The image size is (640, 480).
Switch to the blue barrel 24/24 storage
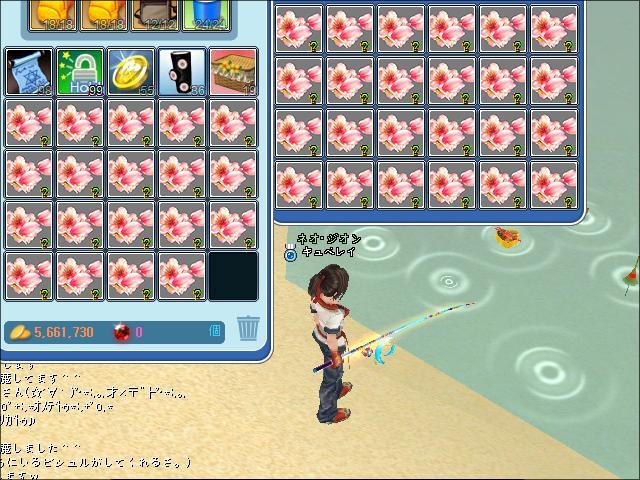coord(208,14)
